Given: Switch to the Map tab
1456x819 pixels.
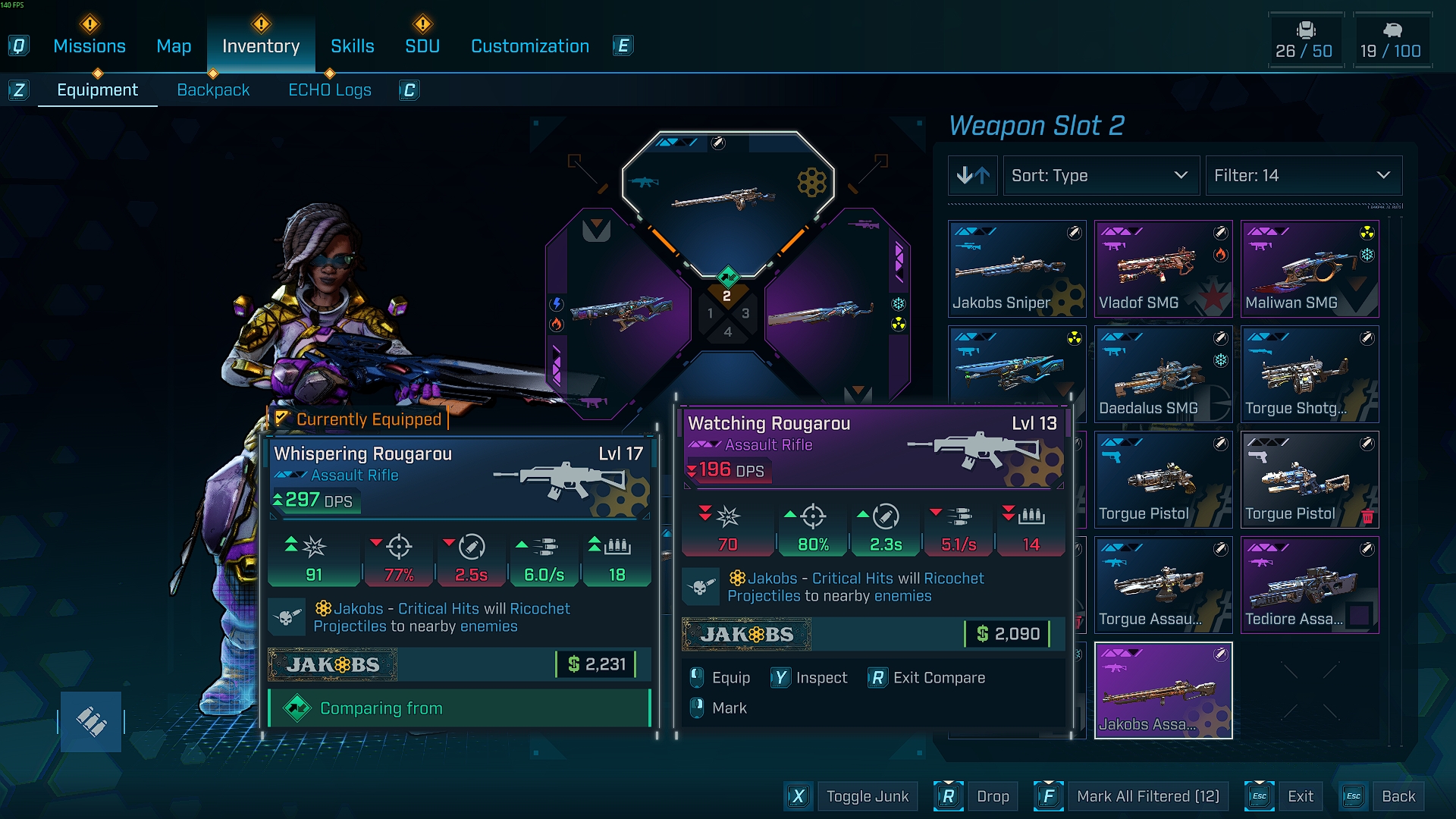Looking at the screenshot, I should [174, 46].
